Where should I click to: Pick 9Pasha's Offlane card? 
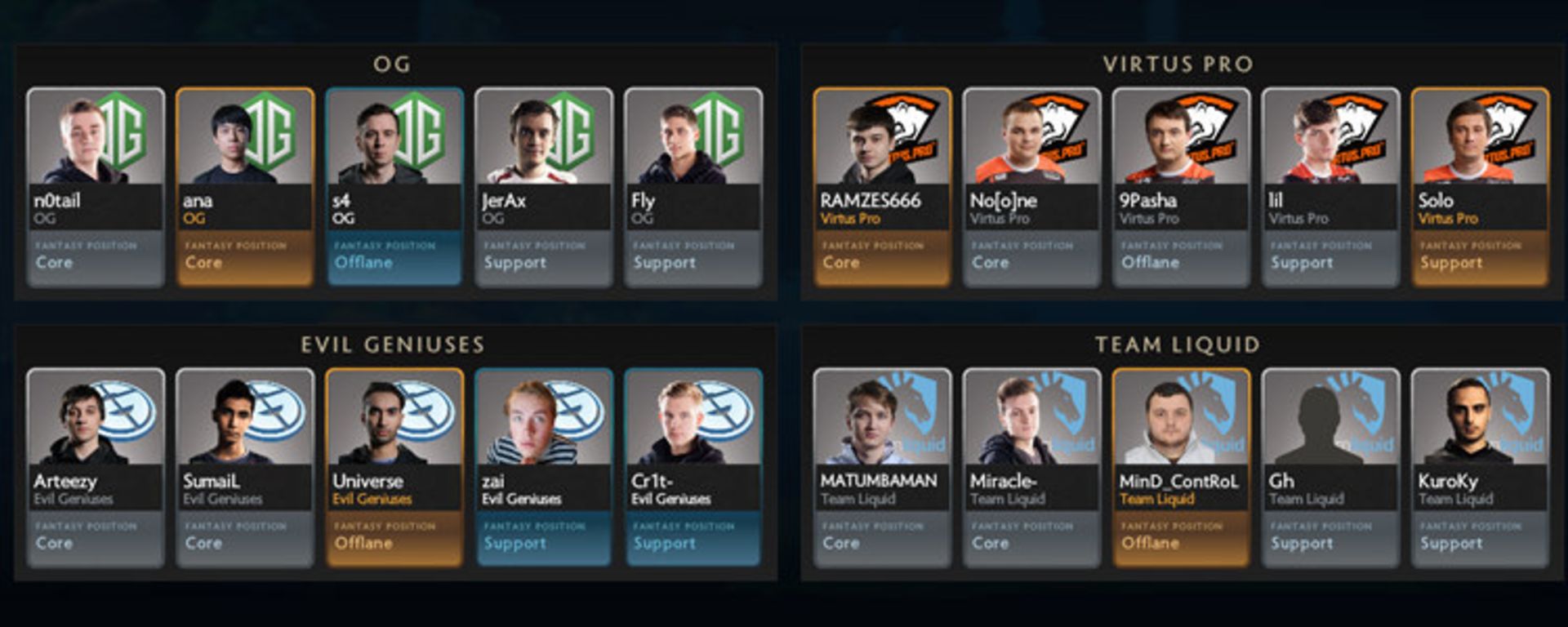1181,187
